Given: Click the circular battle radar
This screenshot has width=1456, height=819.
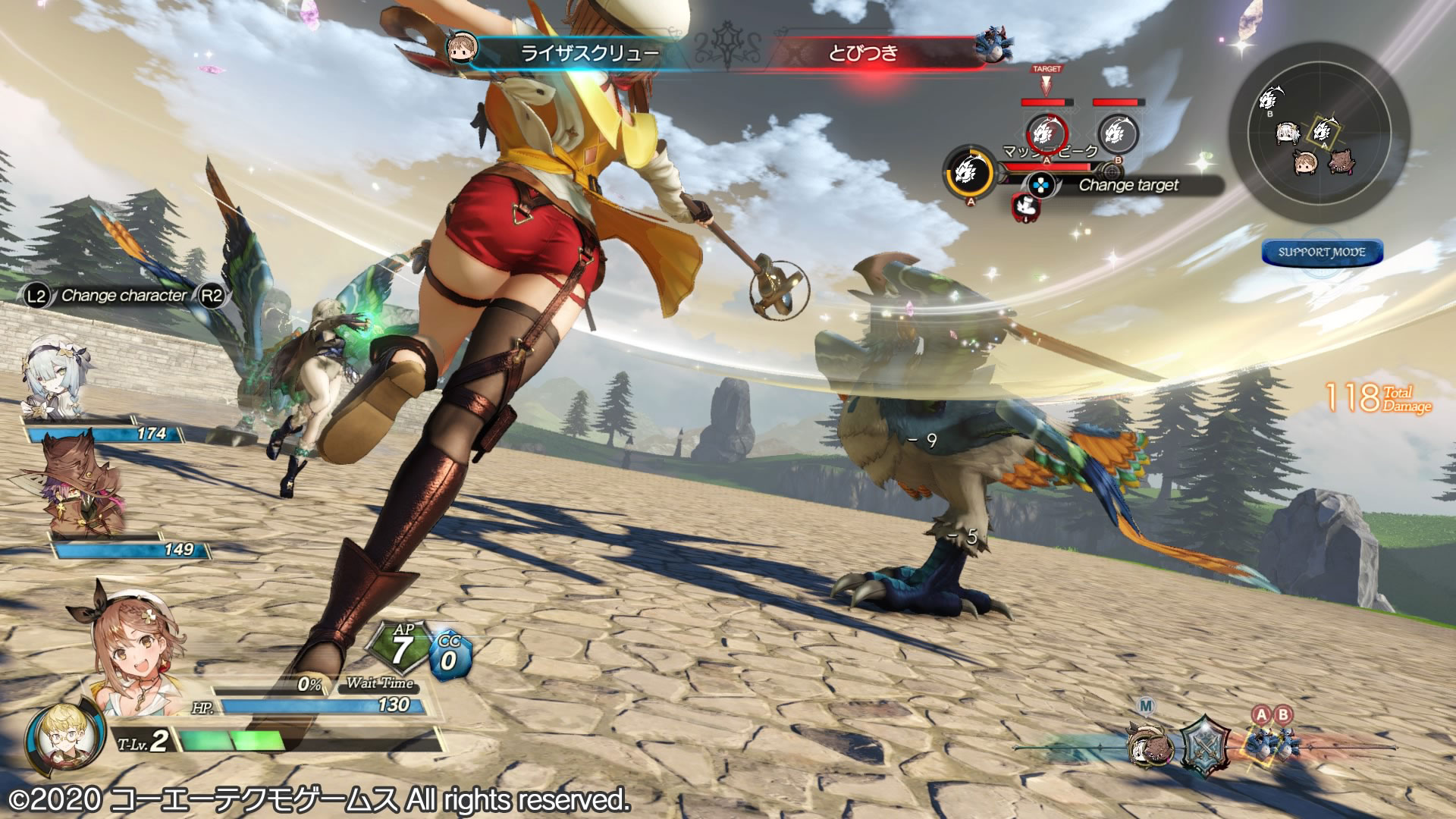Looking at the screenshot, I should click(x=1319, y=131).
